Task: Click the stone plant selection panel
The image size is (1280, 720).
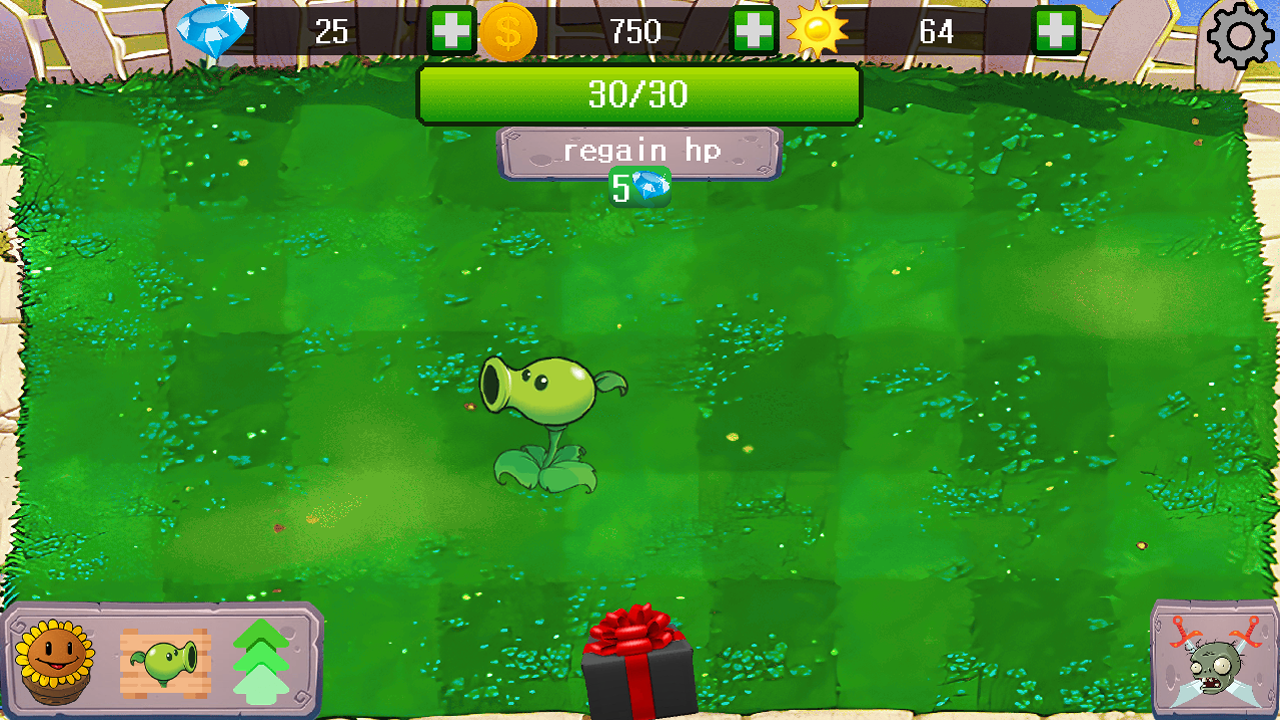Action: tap(160, 660)
